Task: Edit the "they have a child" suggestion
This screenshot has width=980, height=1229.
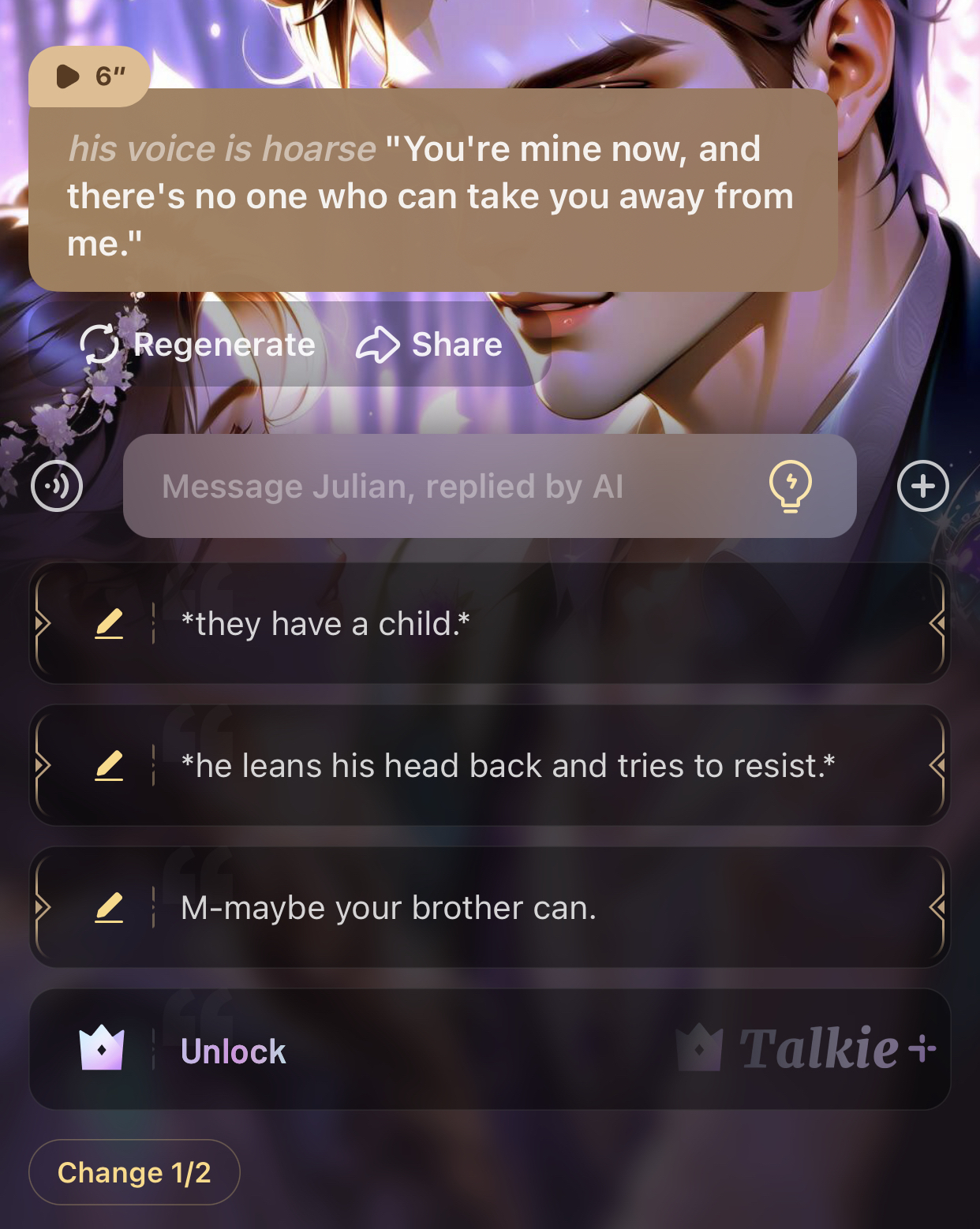Action: click(x=109, y=624)
